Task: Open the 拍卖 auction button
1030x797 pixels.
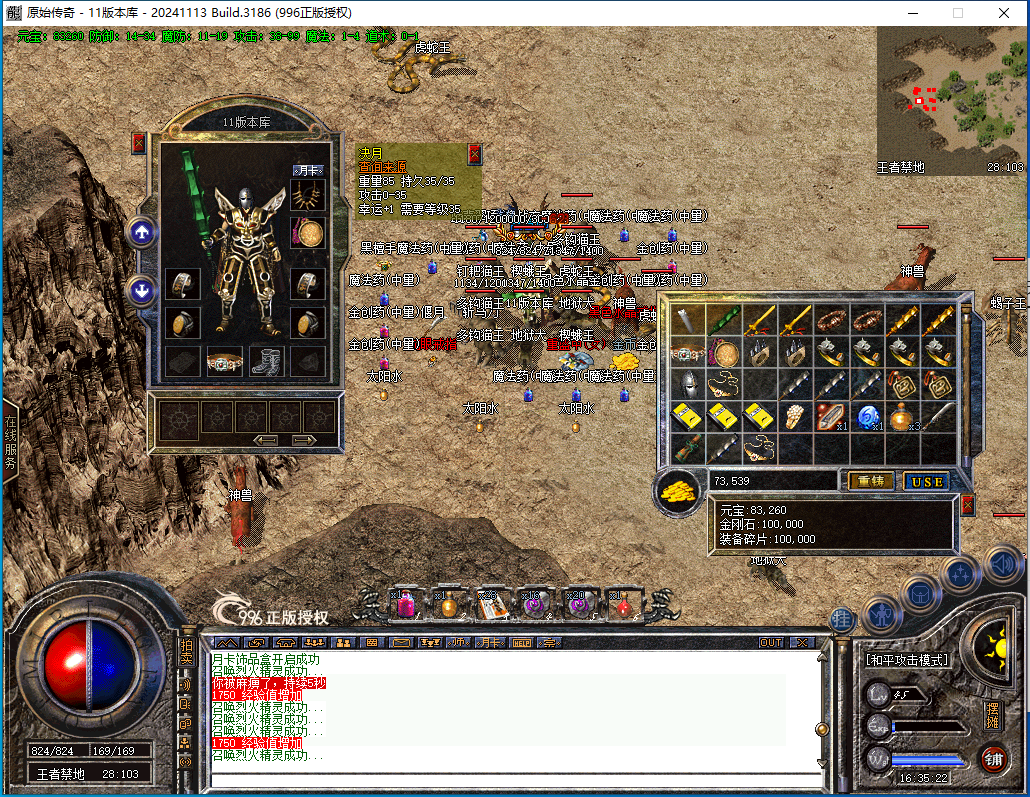Action: (x=186, y=652)
